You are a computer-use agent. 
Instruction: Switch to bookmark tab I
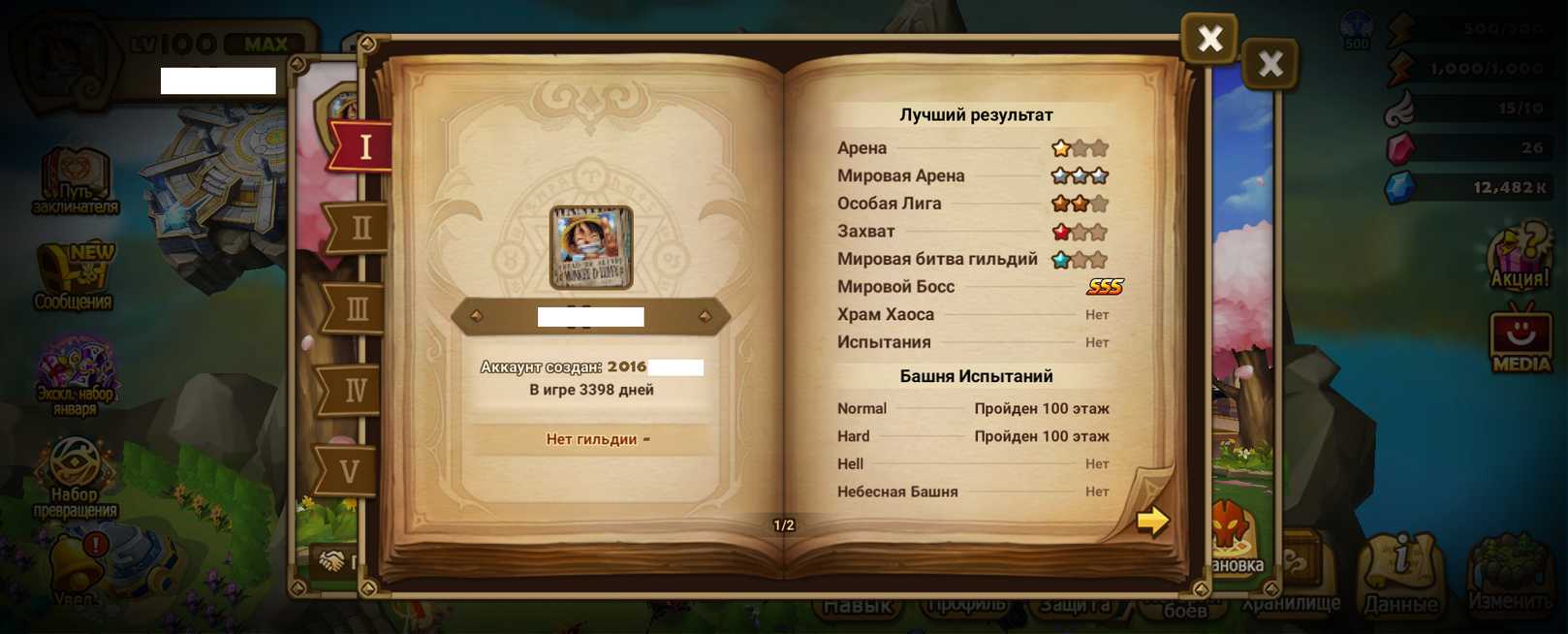click(x=363, y=146)
